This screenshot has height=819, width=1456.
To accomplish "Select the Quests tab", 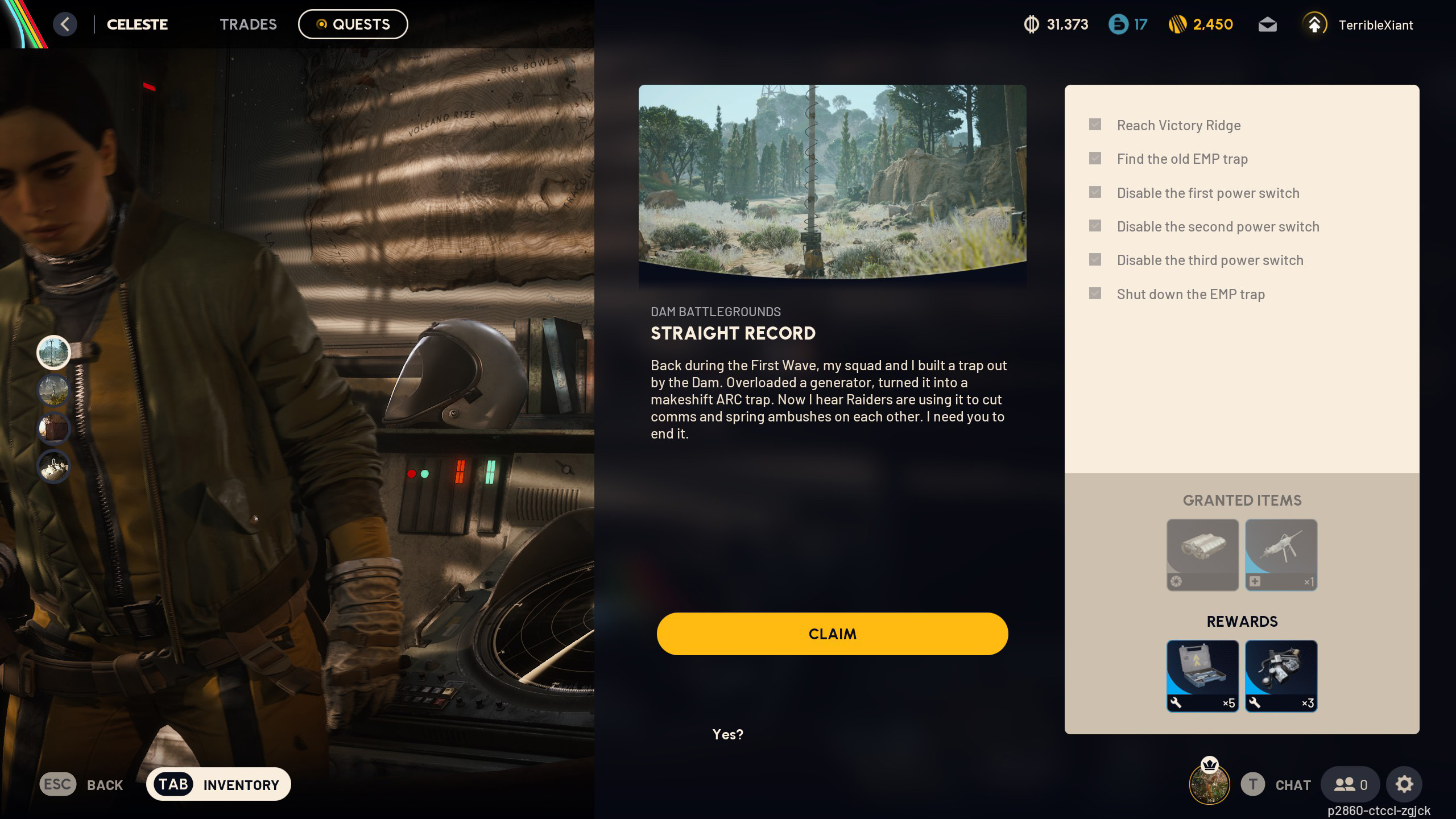I will pyautogui.click(x=353, y=24).
